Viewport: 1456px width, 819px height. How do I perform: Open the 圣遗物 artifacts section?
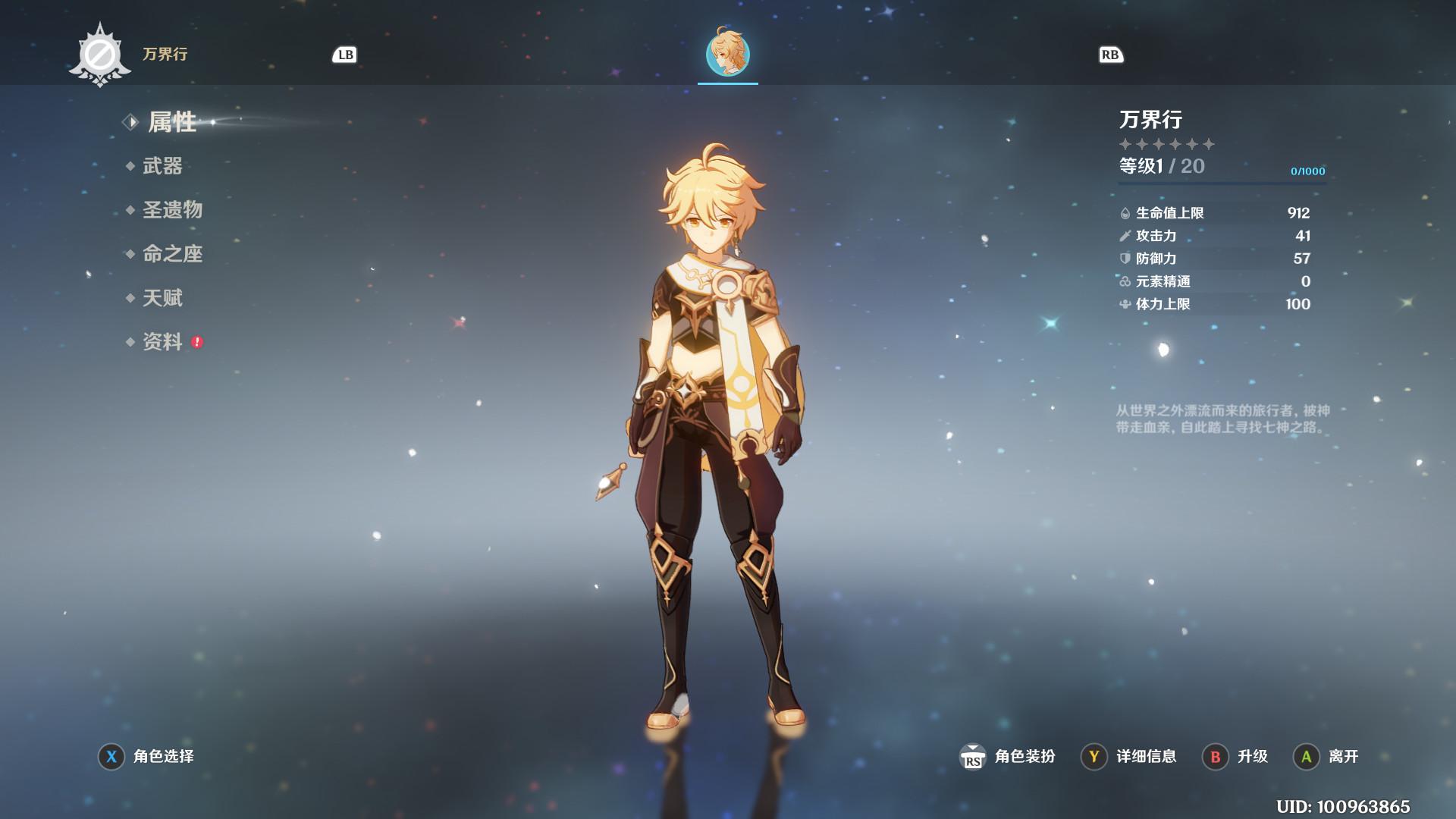172,210
